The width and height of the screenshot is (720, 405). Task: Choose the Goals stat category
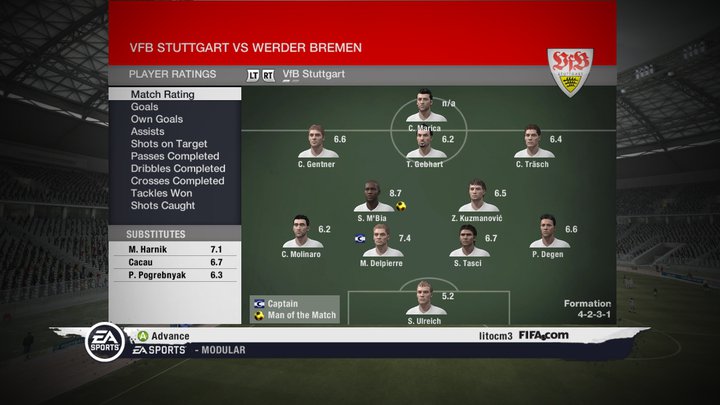tap(145, 106)
